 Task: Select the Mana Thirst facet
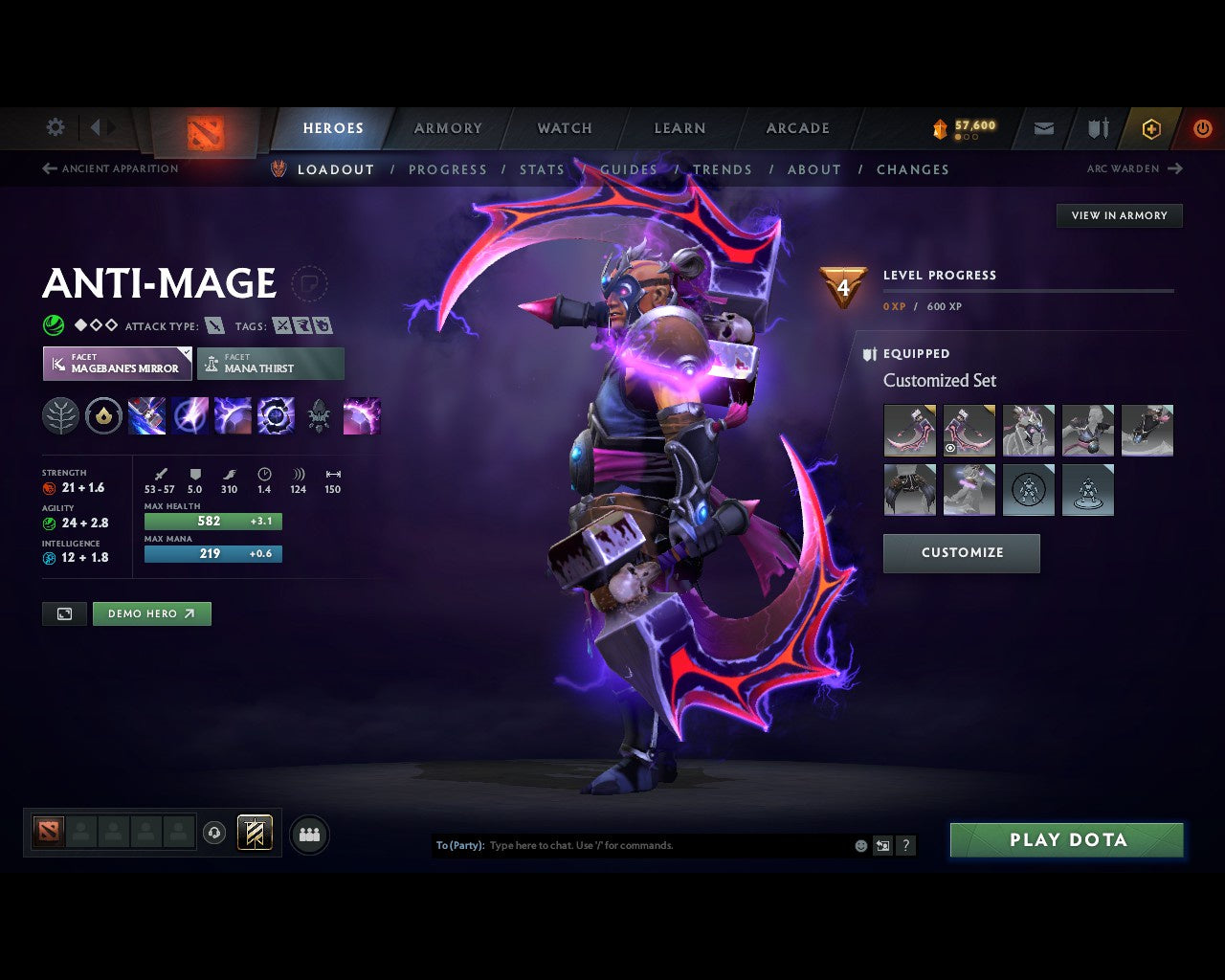pyautogui.click(x=271, y=364)
